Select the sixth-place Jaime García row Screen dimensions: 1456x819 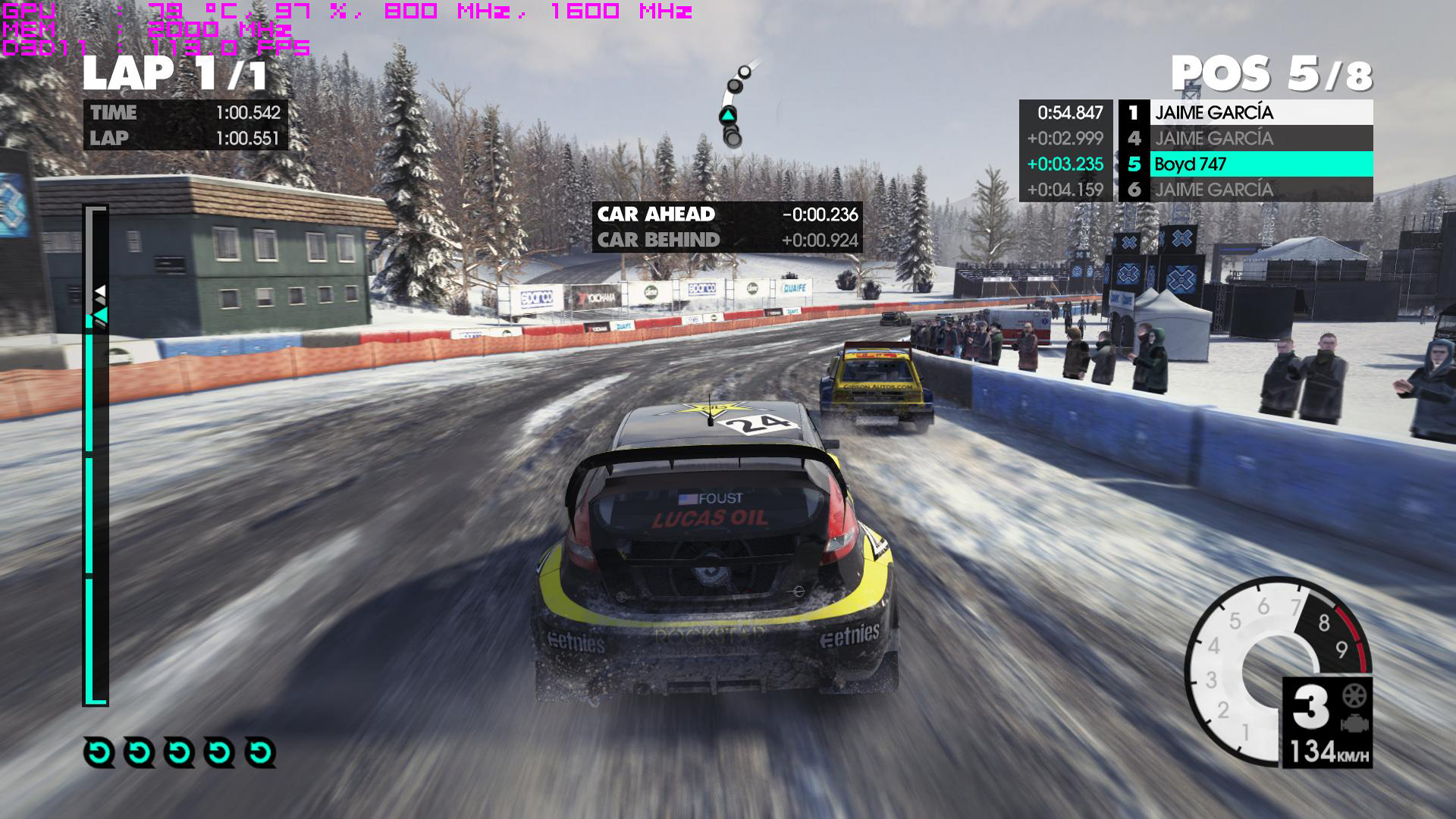[1260, 190]
